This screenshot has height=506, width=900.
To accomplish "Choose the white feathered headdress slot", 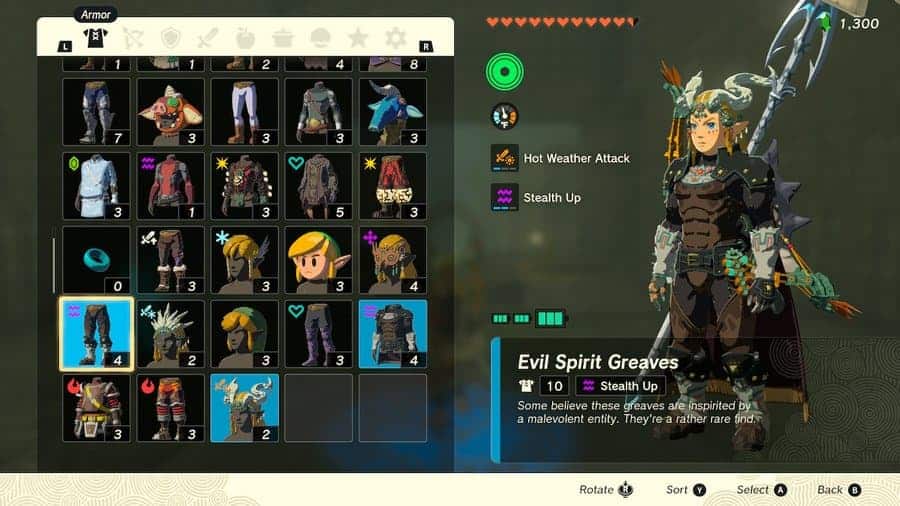I will pos(170,333).
